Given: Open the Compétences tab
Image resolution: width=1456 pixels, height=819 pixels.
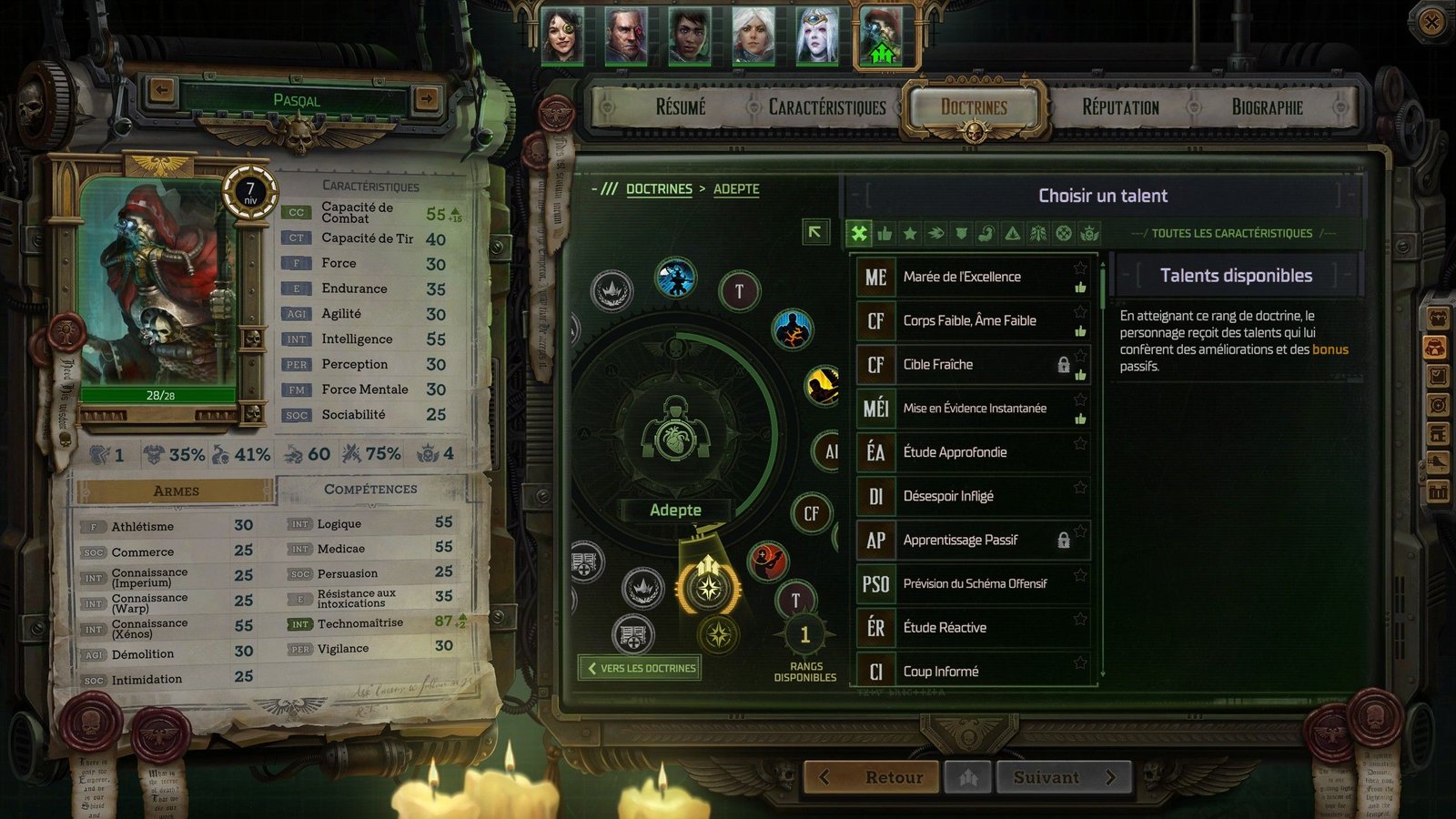Looking at the screenshot, I should (370, 489).
